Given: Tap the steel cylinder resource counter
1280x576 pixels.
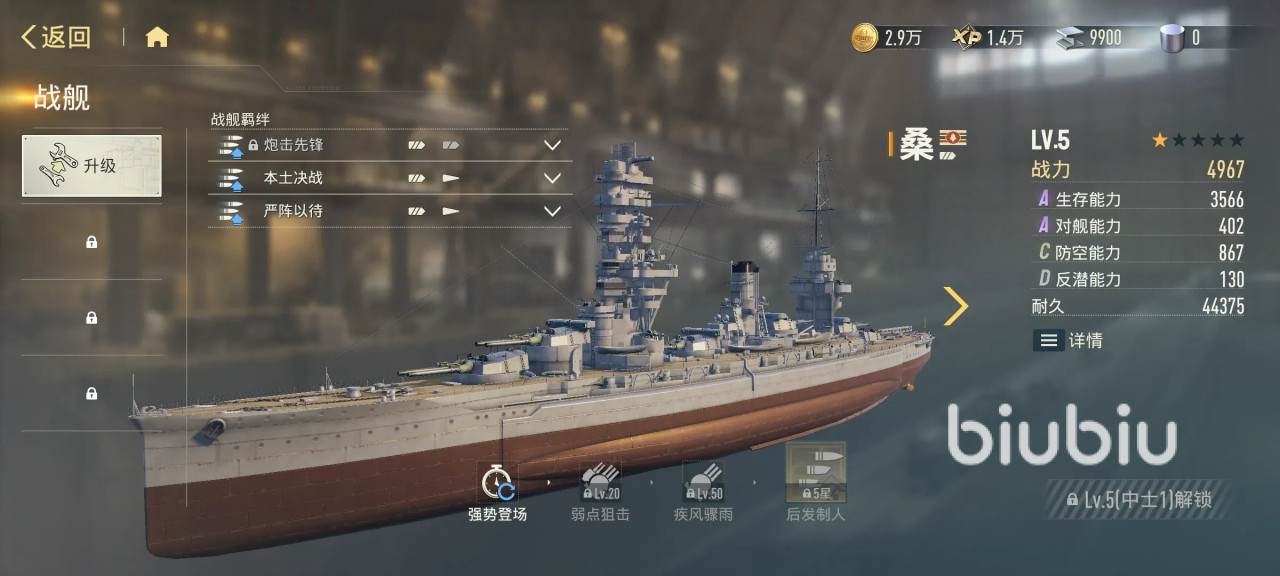Looking at the screenshot, I should pos(1180,38).
